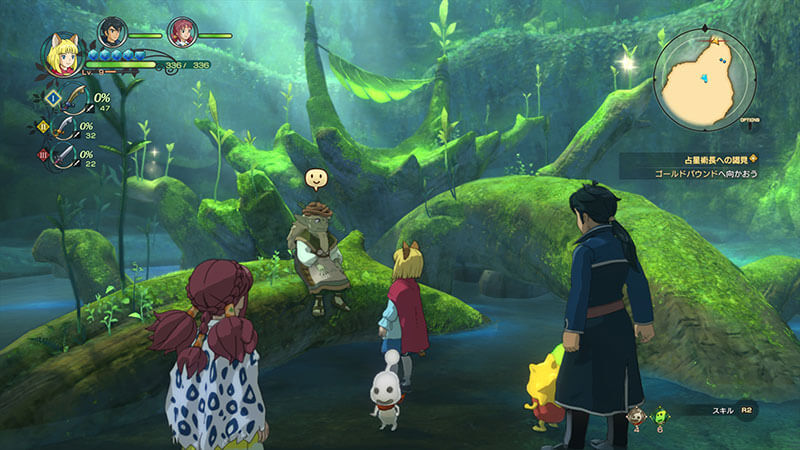Switch to the dark-haired party member portrait
This screenshot has width=800, height=450.
coord(113,33)
